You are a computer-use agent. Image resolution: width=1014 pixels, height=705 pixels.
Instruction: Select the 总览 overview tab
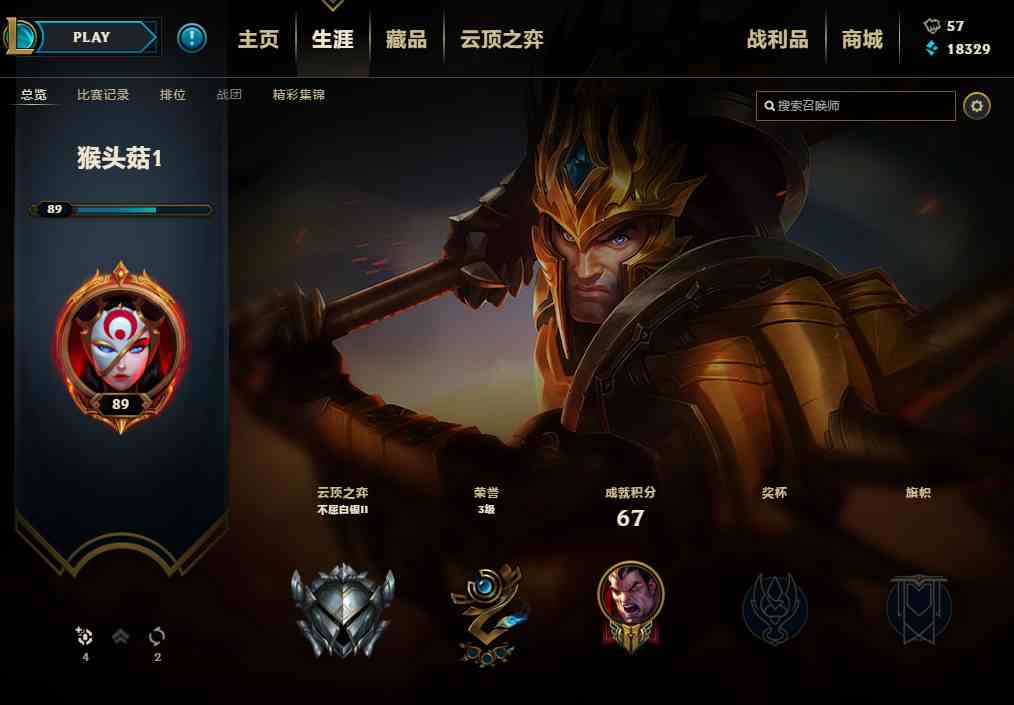(34, 95)
